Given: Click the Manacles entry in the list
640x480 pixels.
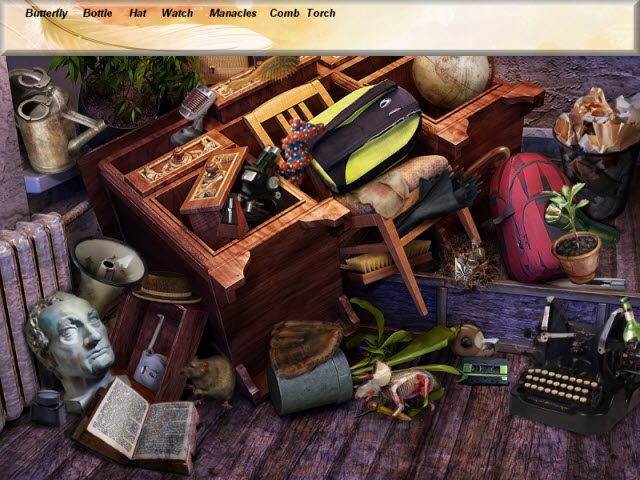Looking at the screenshot, I should click(x=233, y=14).
